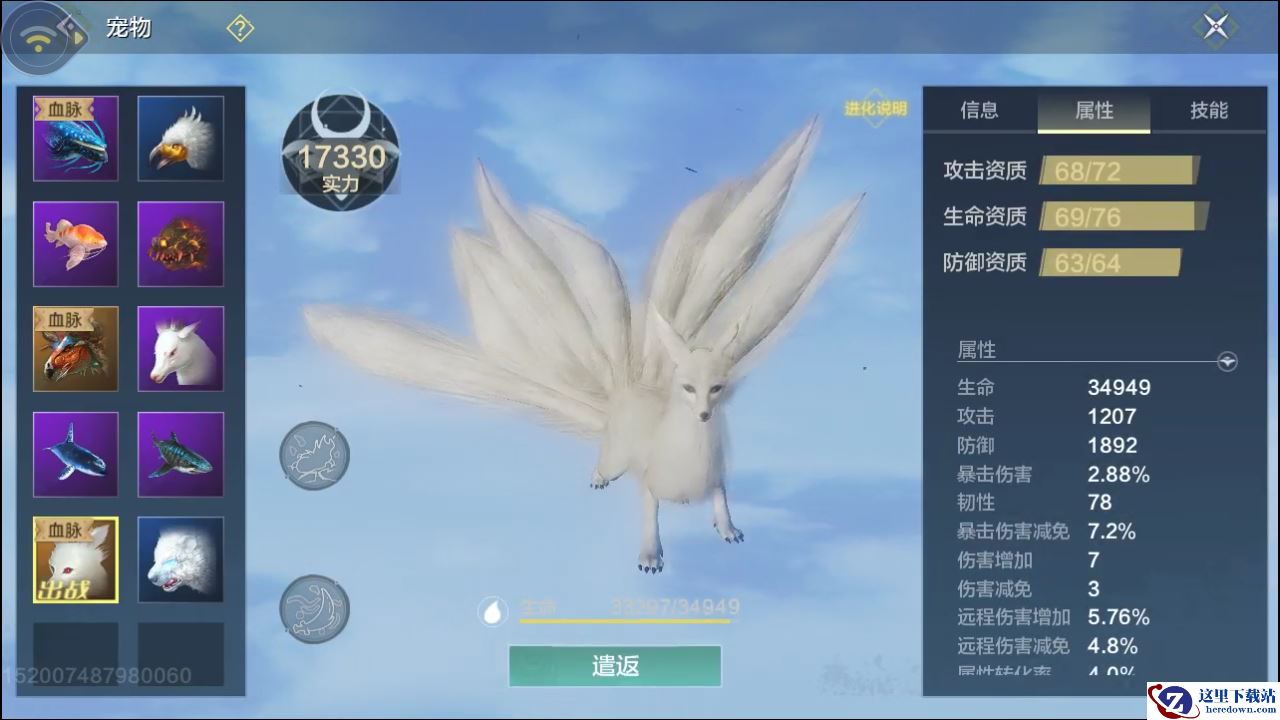Choose the white horned deer pet
This screenshot has width=1280, height=720.
(180, 349)
